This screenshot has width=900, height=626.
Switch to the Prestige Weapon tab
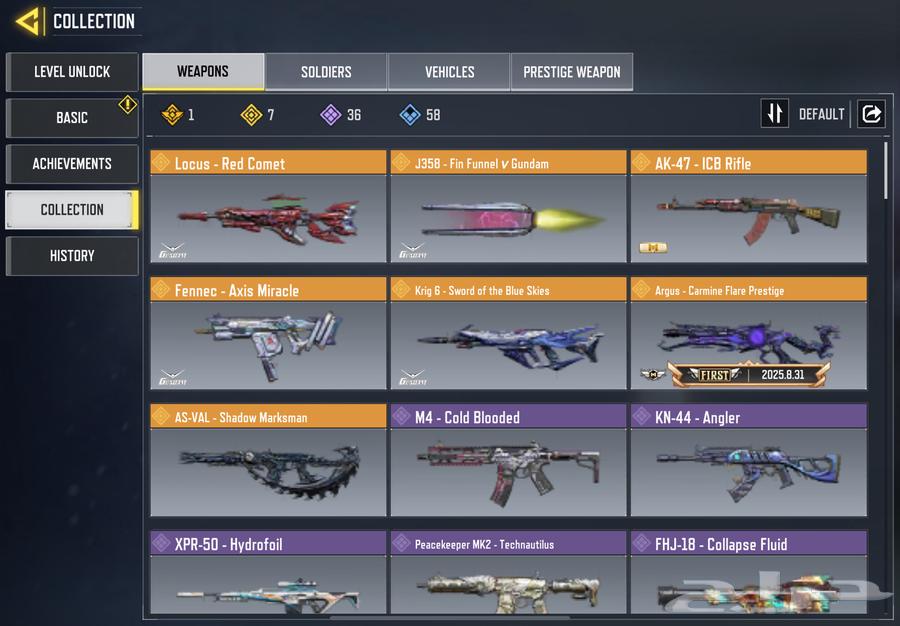(572, 72)
